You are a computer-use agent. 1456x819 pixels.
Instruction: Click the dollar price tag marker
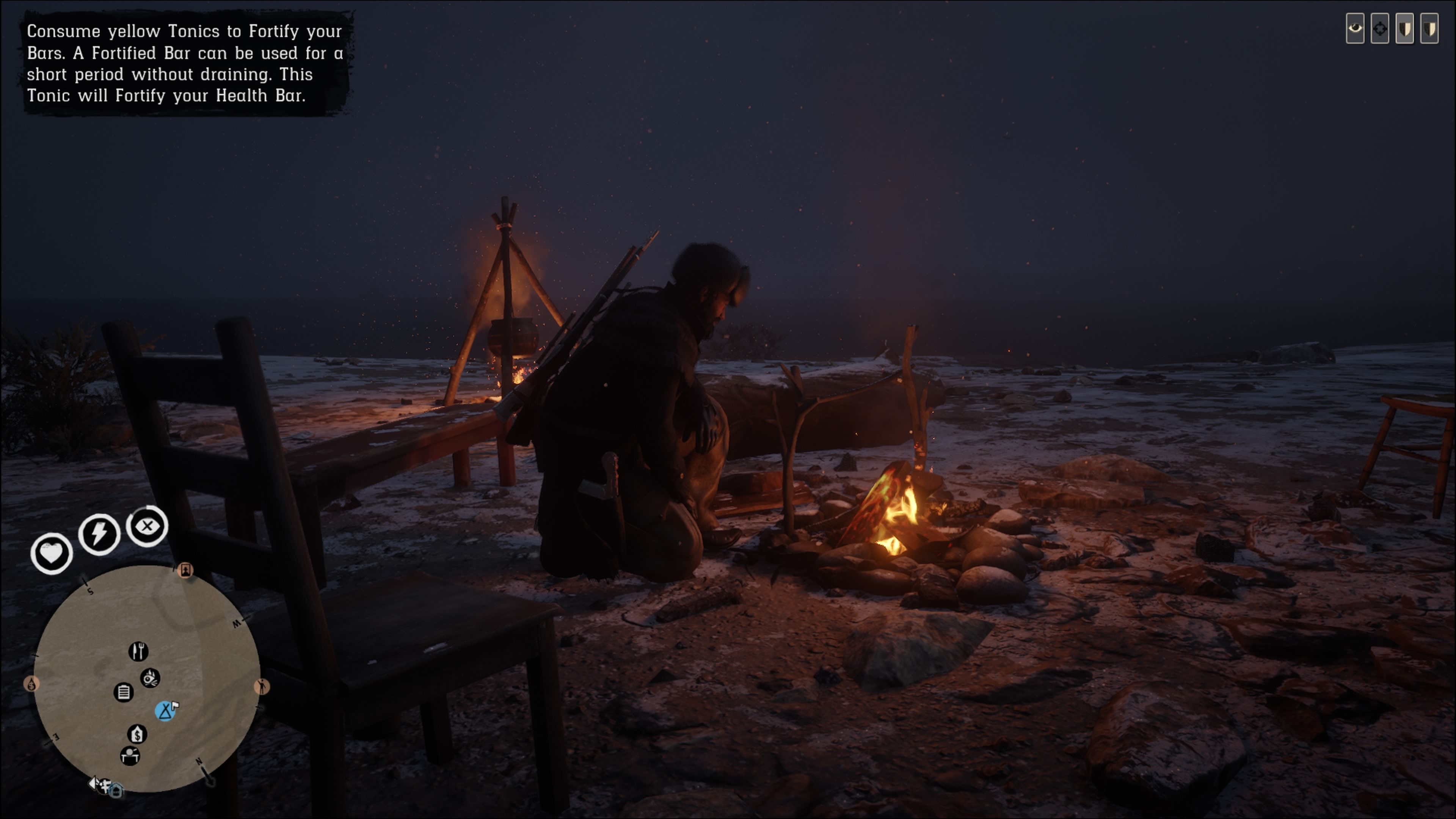click(137, 734)
